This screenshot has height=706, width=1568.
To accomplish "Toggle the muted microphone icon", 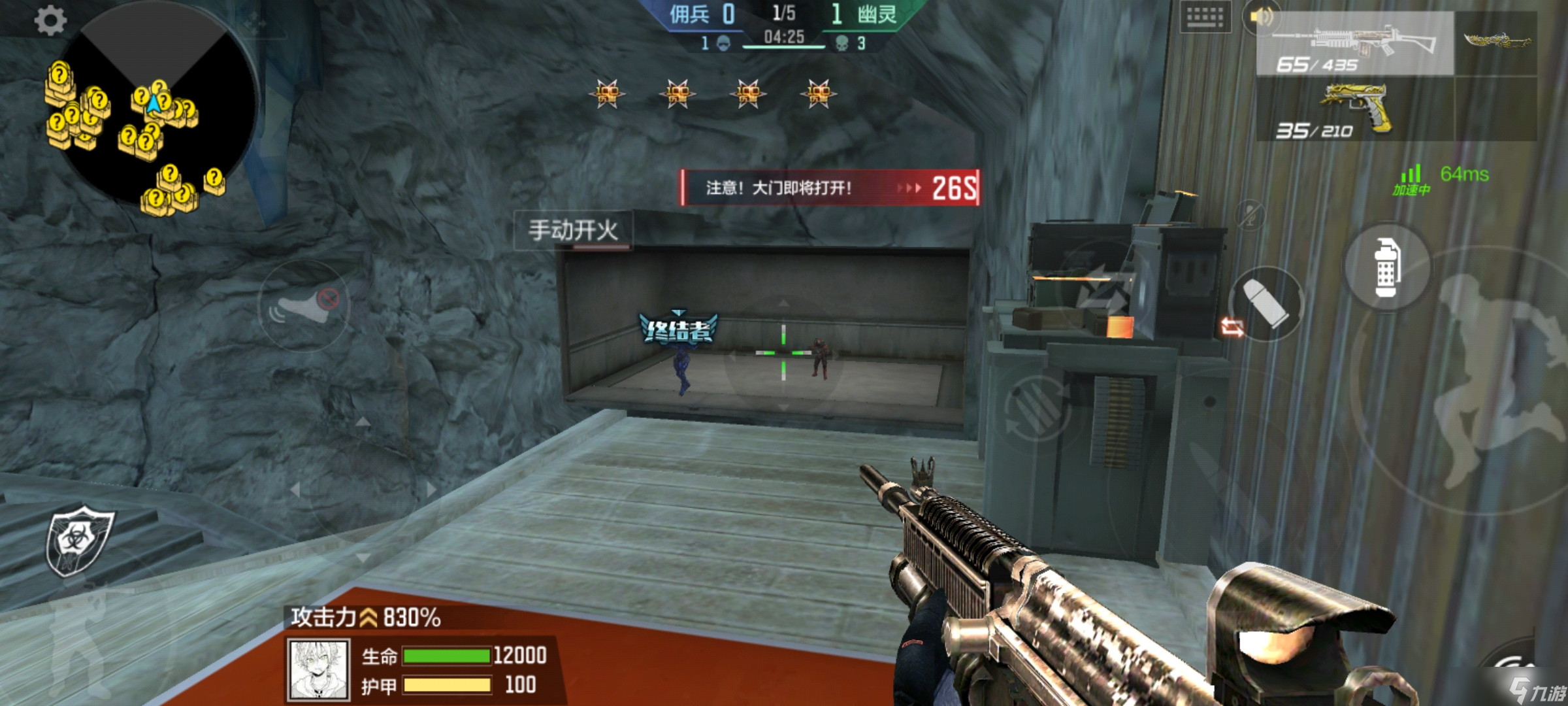I will (x=1250, y=214).
